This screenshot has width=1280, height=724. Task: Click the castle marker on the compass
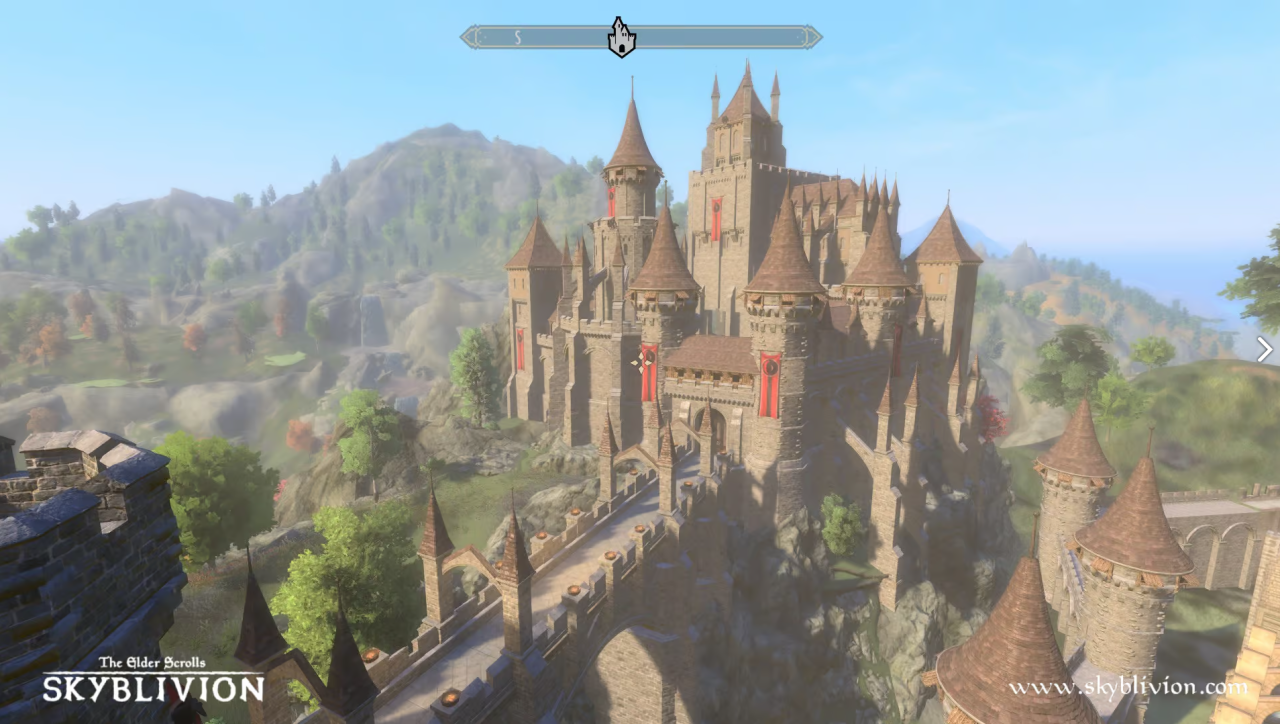coord(622,38)
